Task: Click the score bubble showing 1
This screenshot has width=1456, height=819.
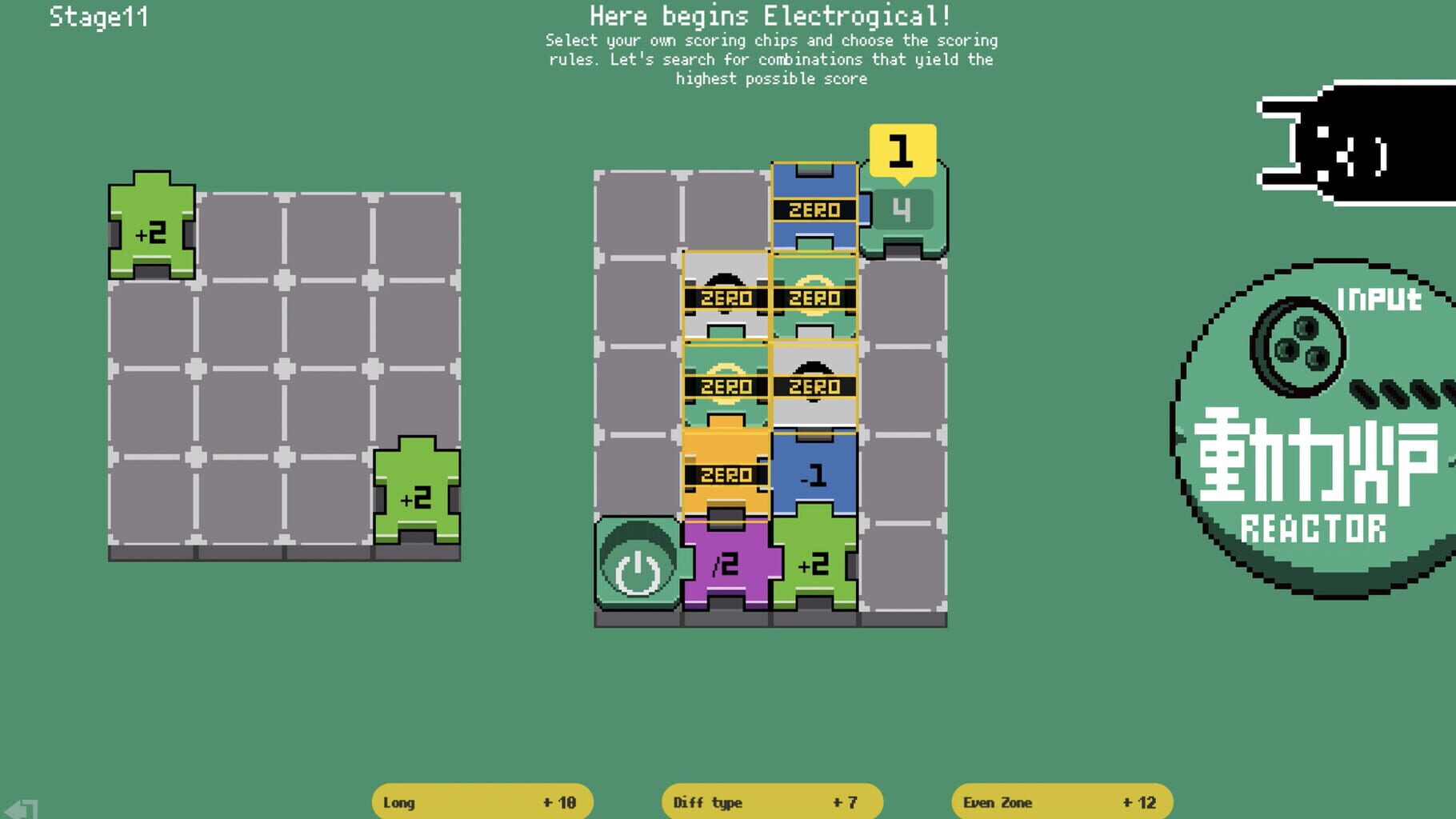Action: click(902, 148)
